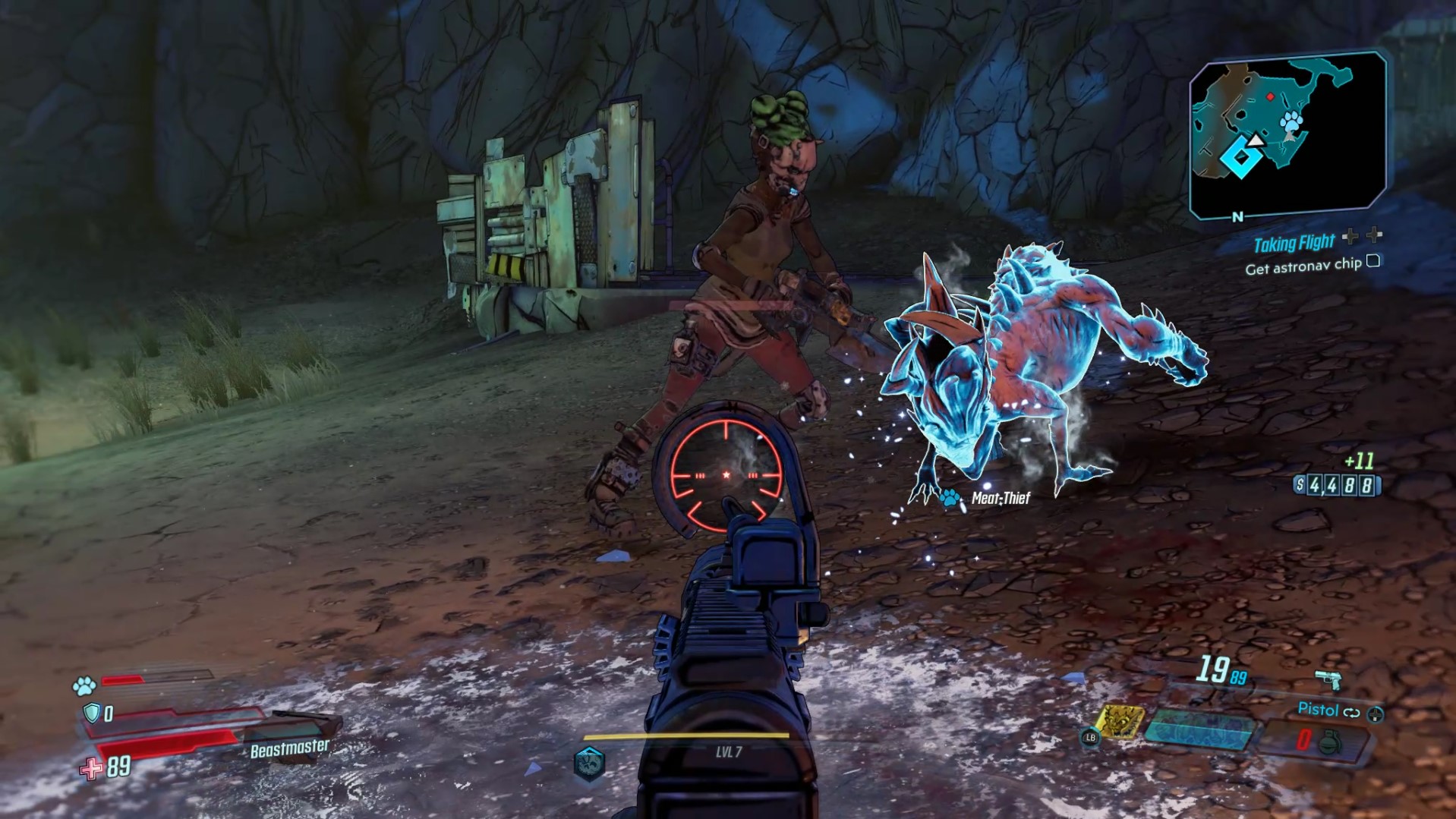Image resolution: width=1456 pixels, height=819 pixels.
Task: Activate the hexagonal action skill icon
Action: (589, 763)
